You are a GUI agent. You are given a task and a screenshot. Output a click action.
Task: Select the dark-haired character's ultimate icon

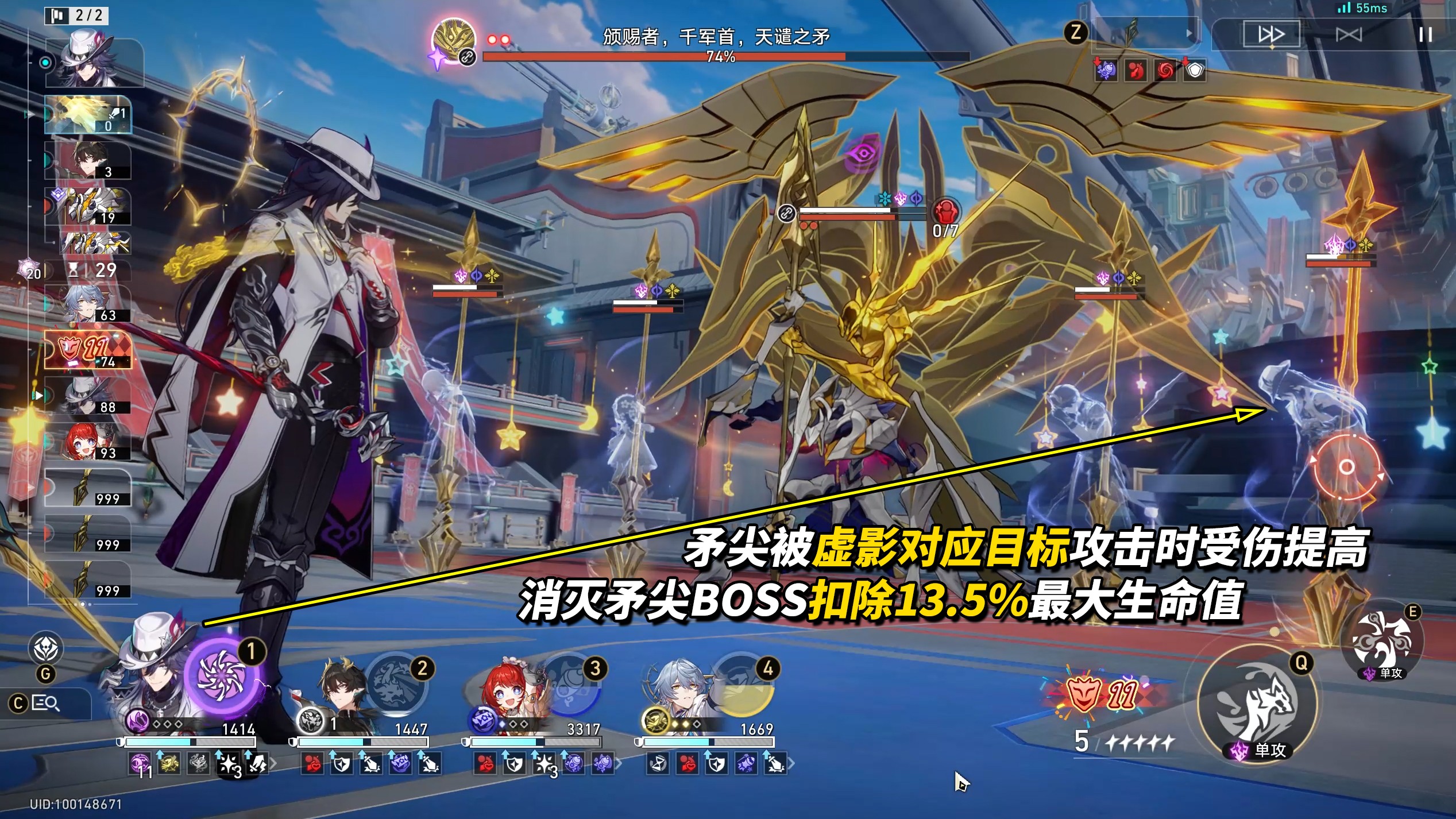396,682
